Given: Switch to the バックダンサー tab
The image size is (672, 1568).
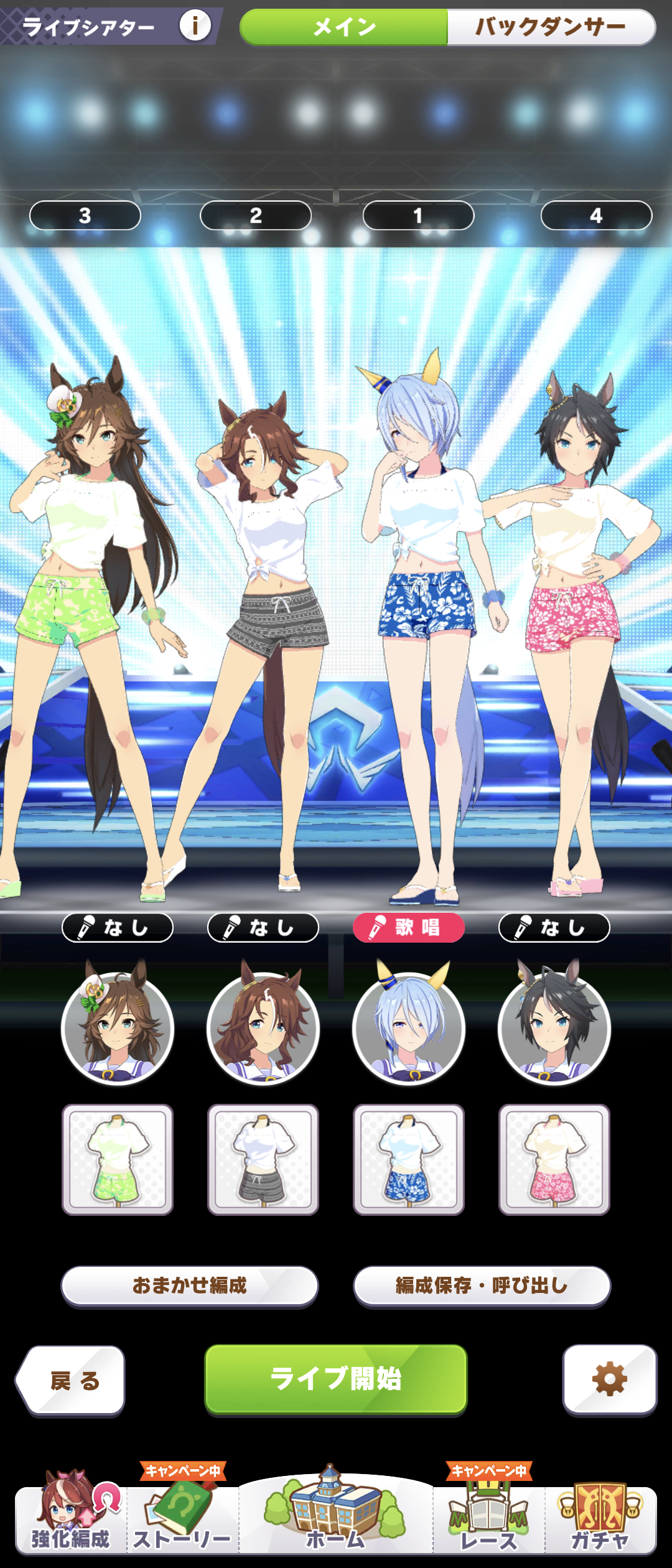Looking at the screenshot, I should click(551, 27).
